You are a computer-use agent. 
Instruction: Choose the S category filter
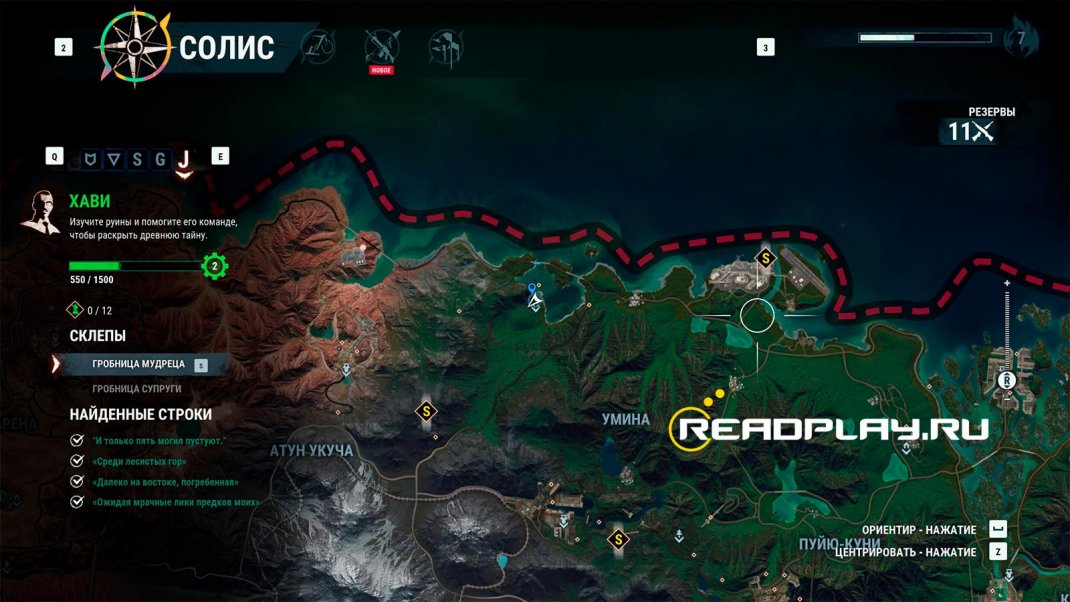tap(137, 157)
